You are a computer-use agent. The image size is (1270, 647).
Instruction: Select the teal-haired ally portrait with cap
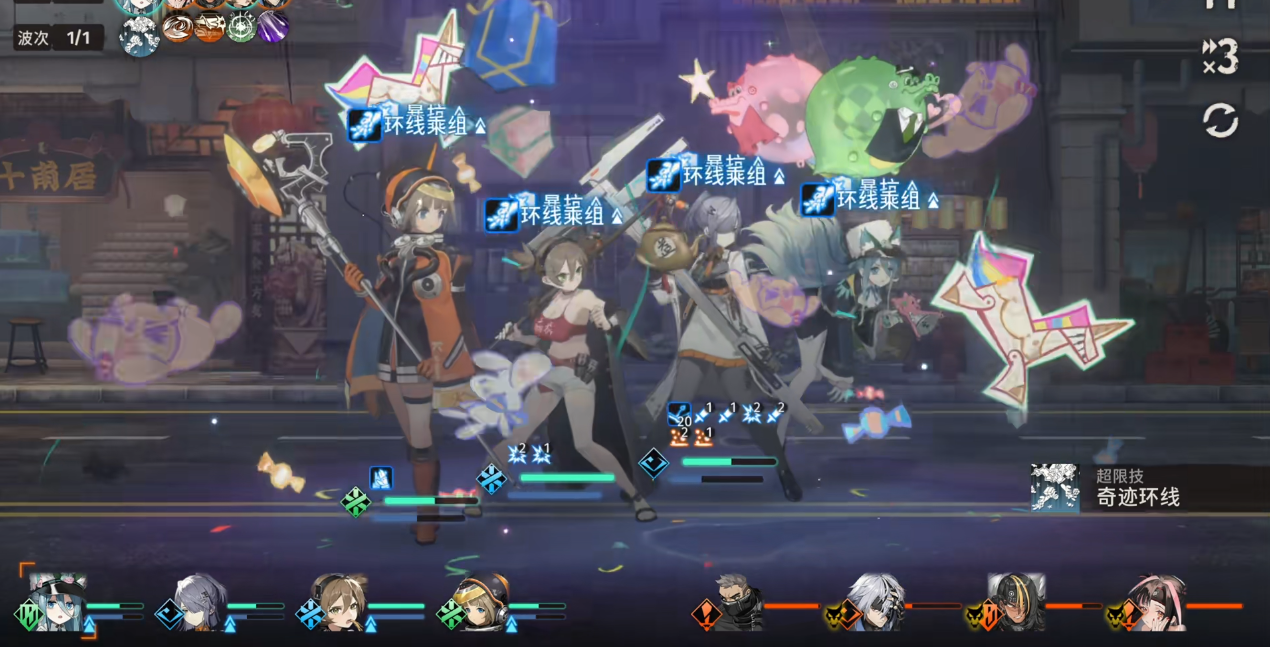point(58,602)
